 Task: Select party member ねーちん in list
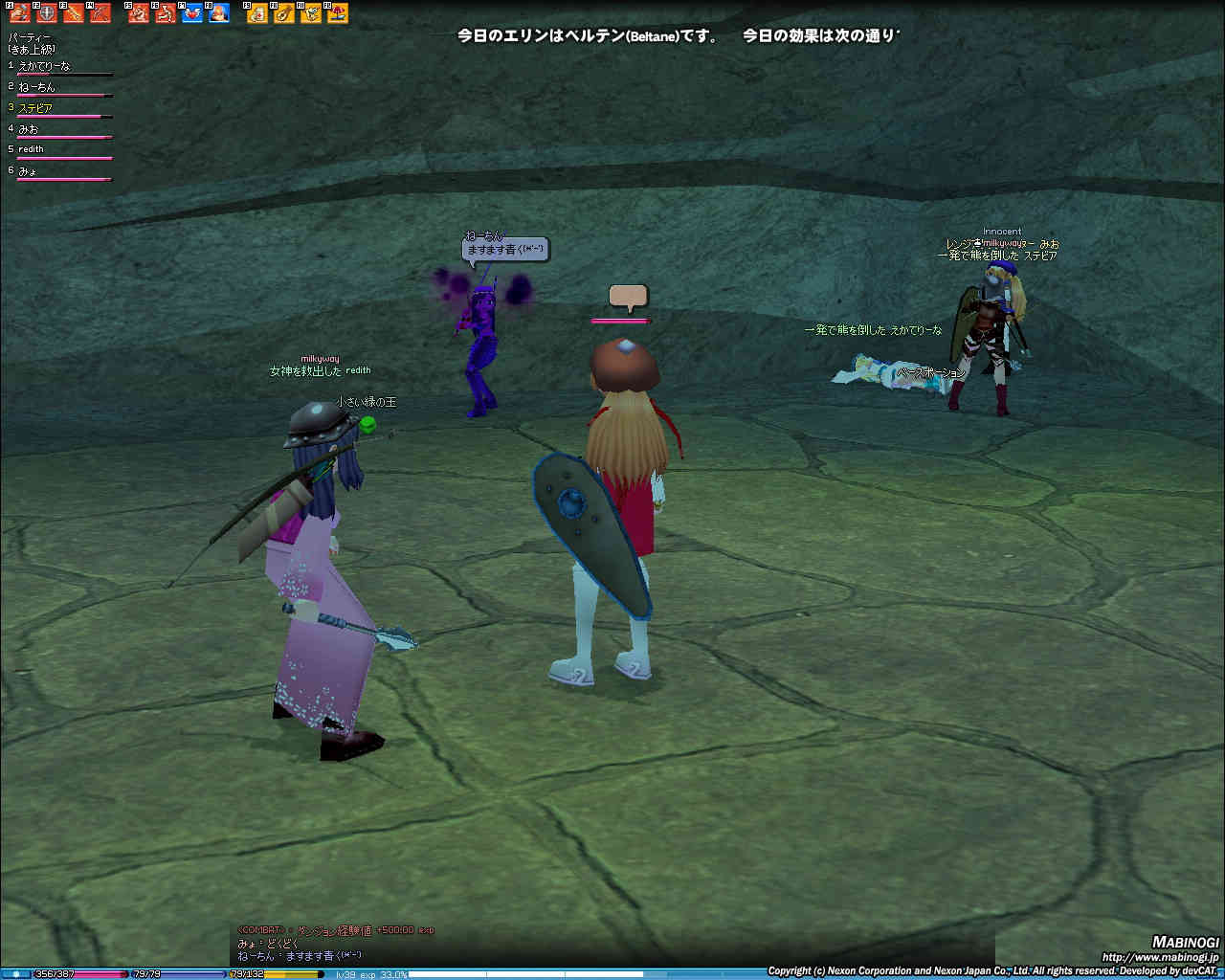pos(37,87)
